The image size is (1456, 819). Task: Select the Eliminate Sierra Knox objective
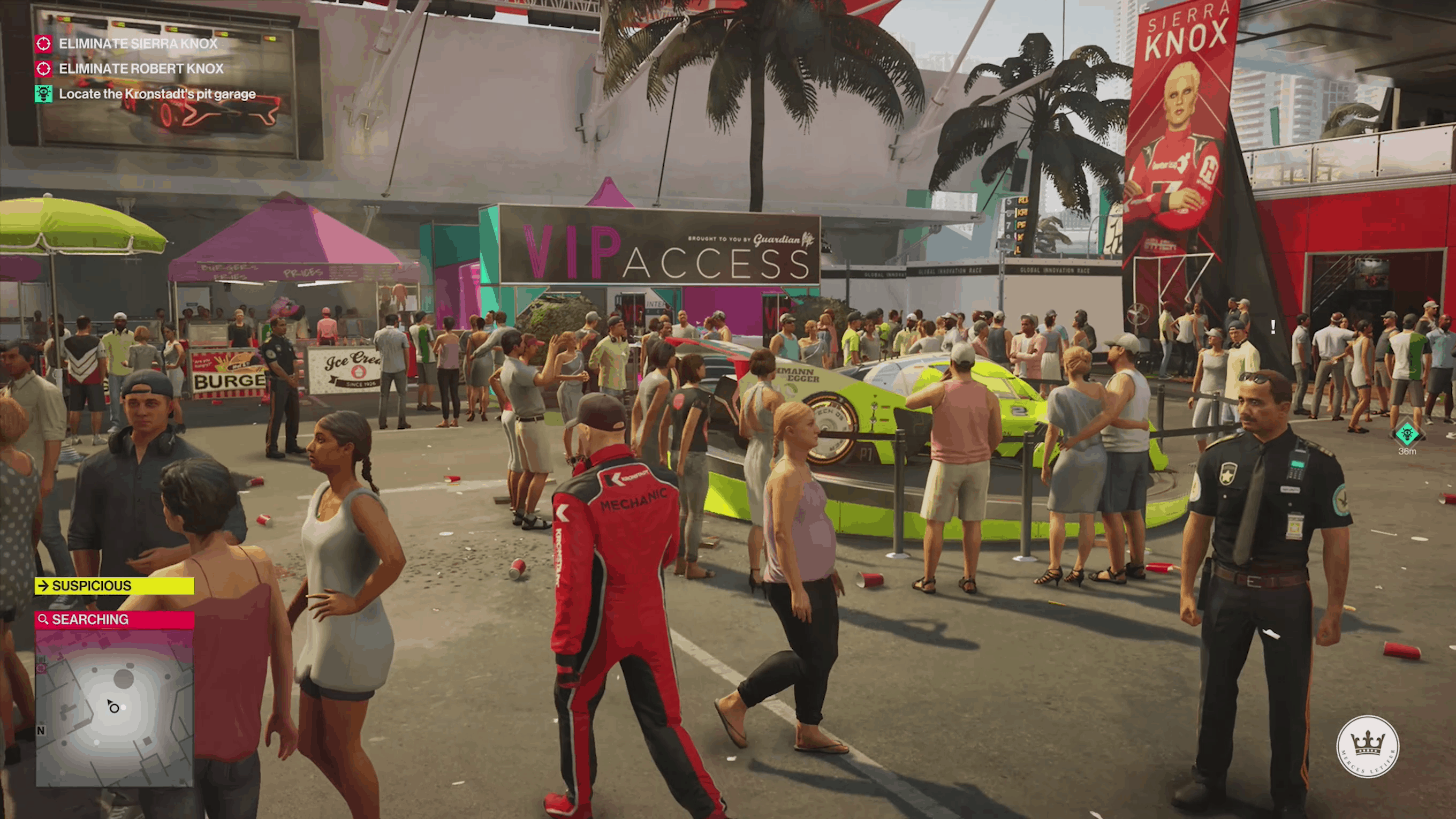point(138,43)
